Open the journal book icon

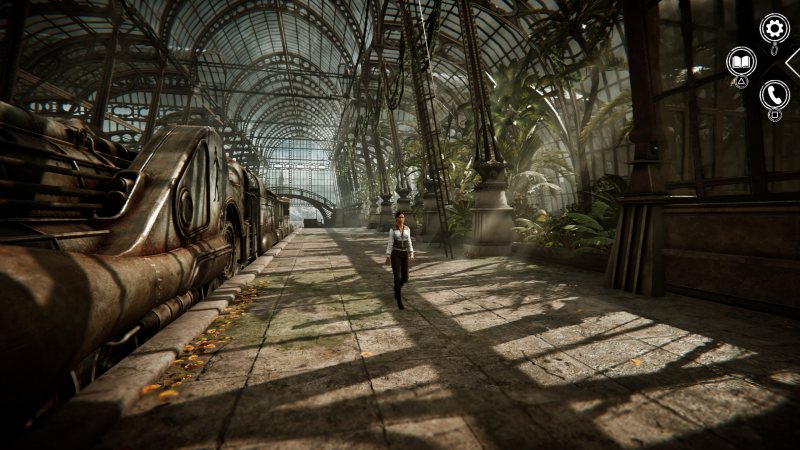[x=741, y=62]
